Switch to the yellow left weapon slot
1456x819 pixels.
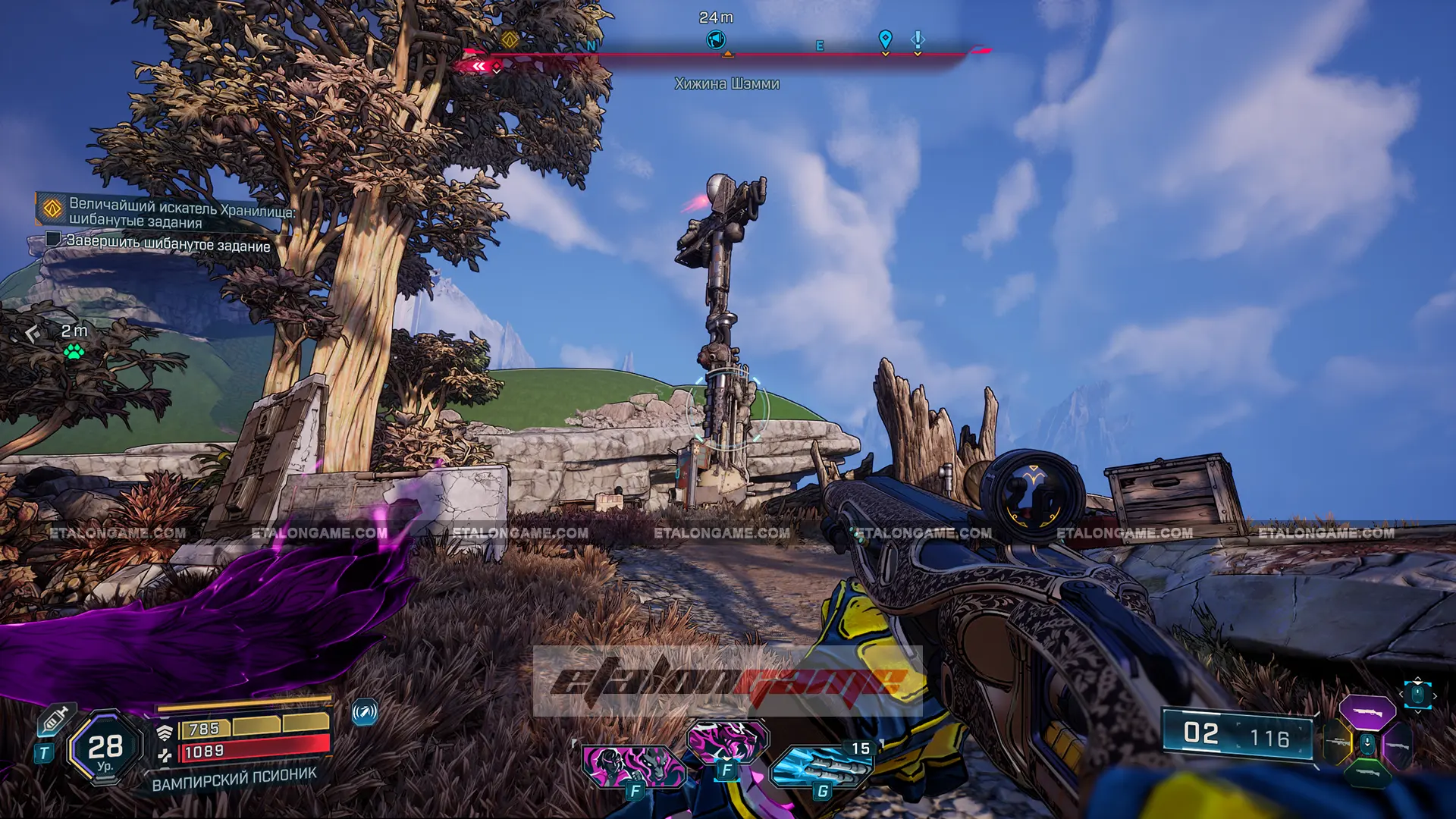tap(1338, 742)
